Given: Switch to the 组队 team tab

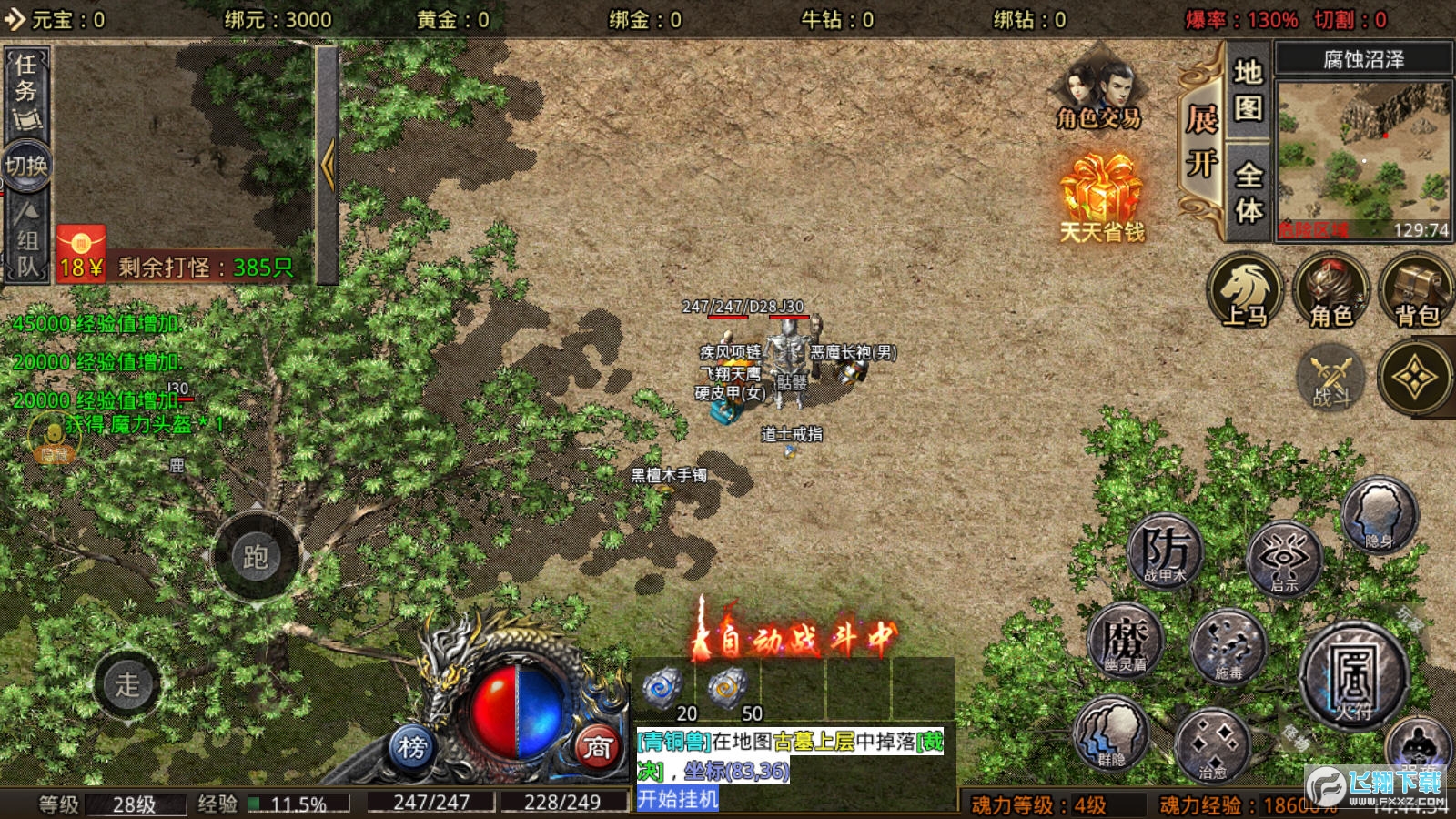Looking at the screenshot, I should (x=27, y=241).
